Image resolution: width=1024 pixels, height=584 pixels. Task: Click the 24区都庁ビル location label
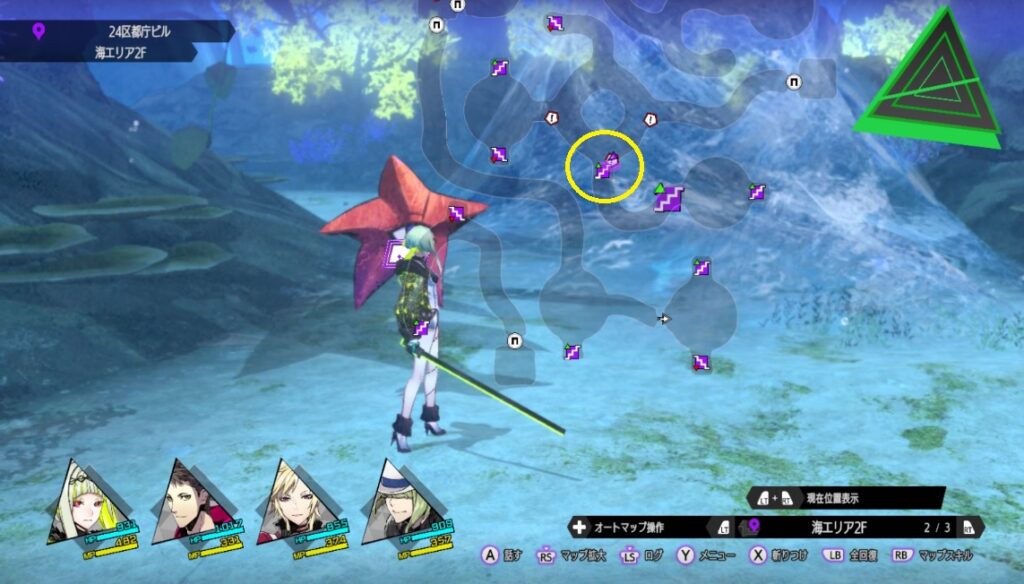pyautogui.click(x=140, y=31)
